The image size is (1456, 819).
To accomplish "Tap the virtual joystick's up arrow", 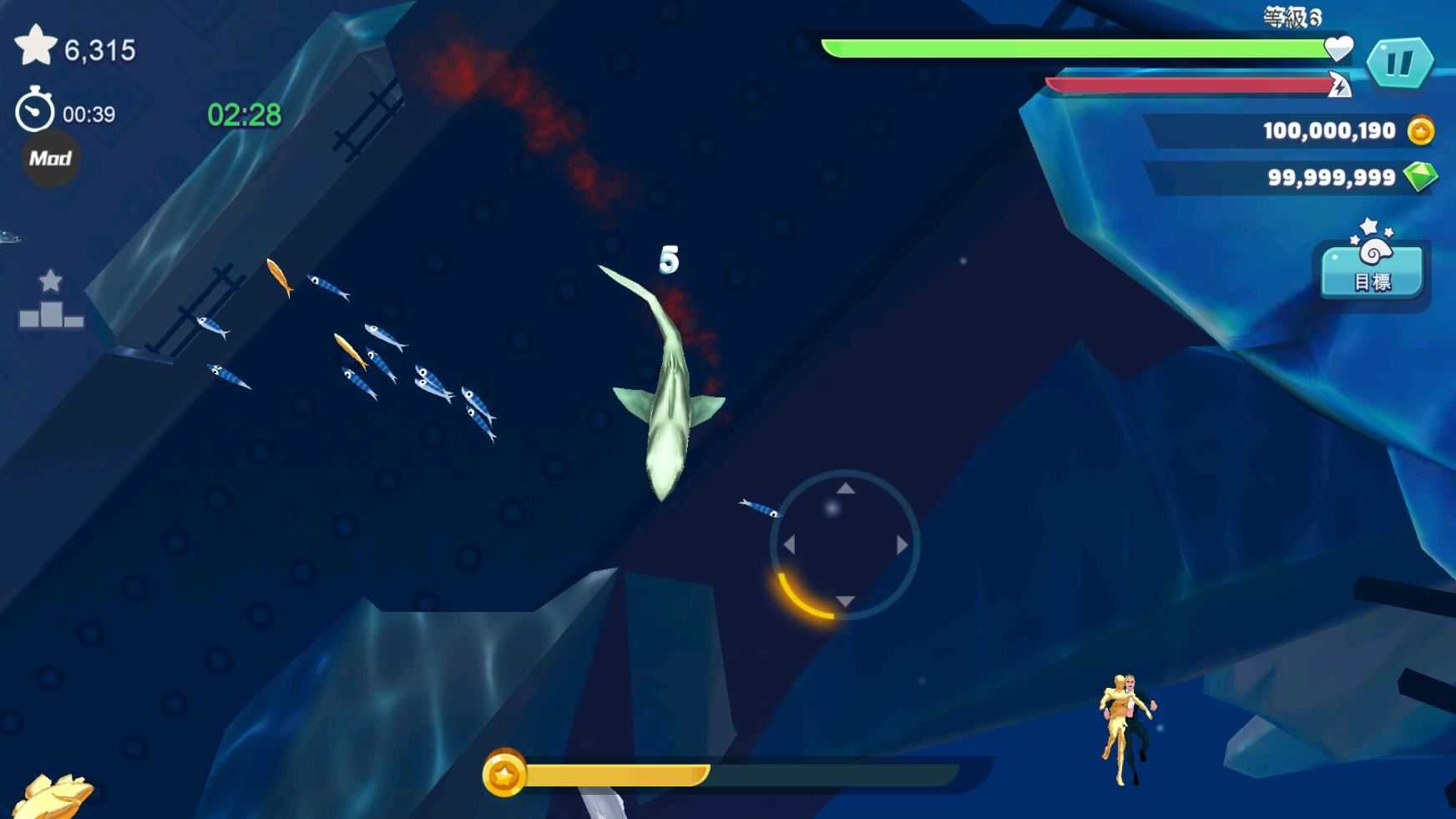I will click(846, 488).
